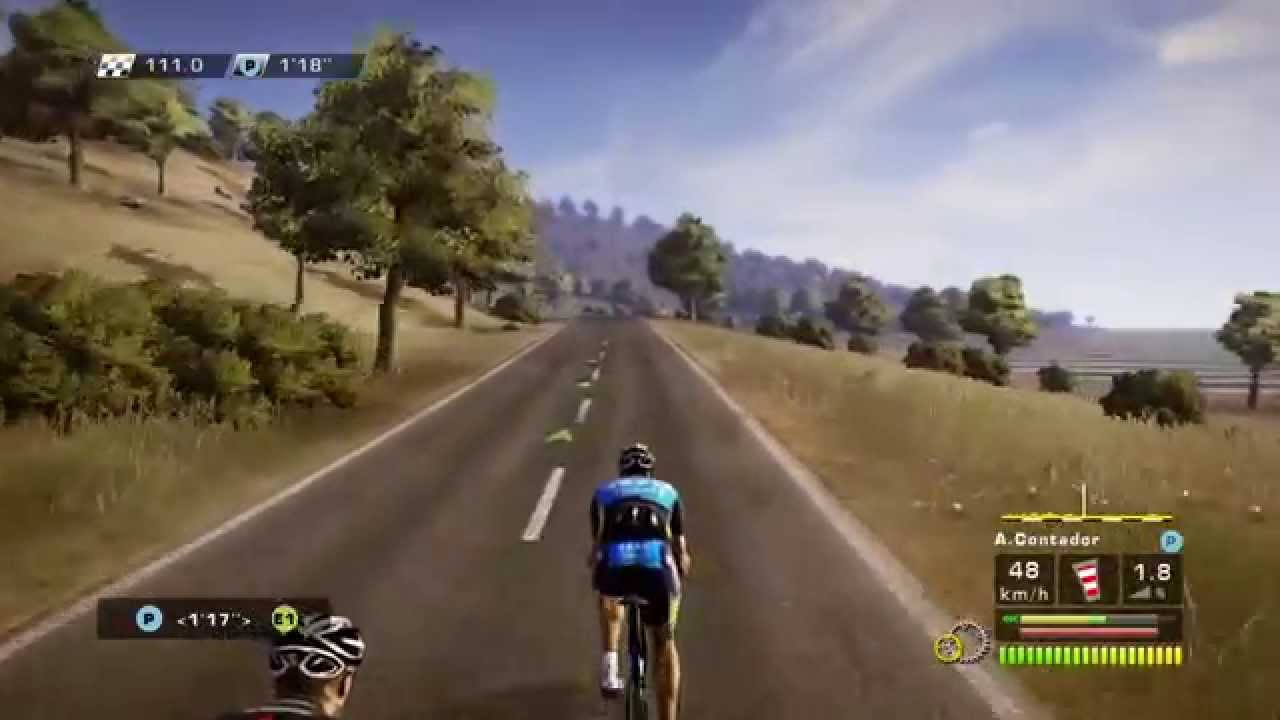Select the green E1 breakaway group icon
Screen dimensions: 1280x720
[285, 620]
